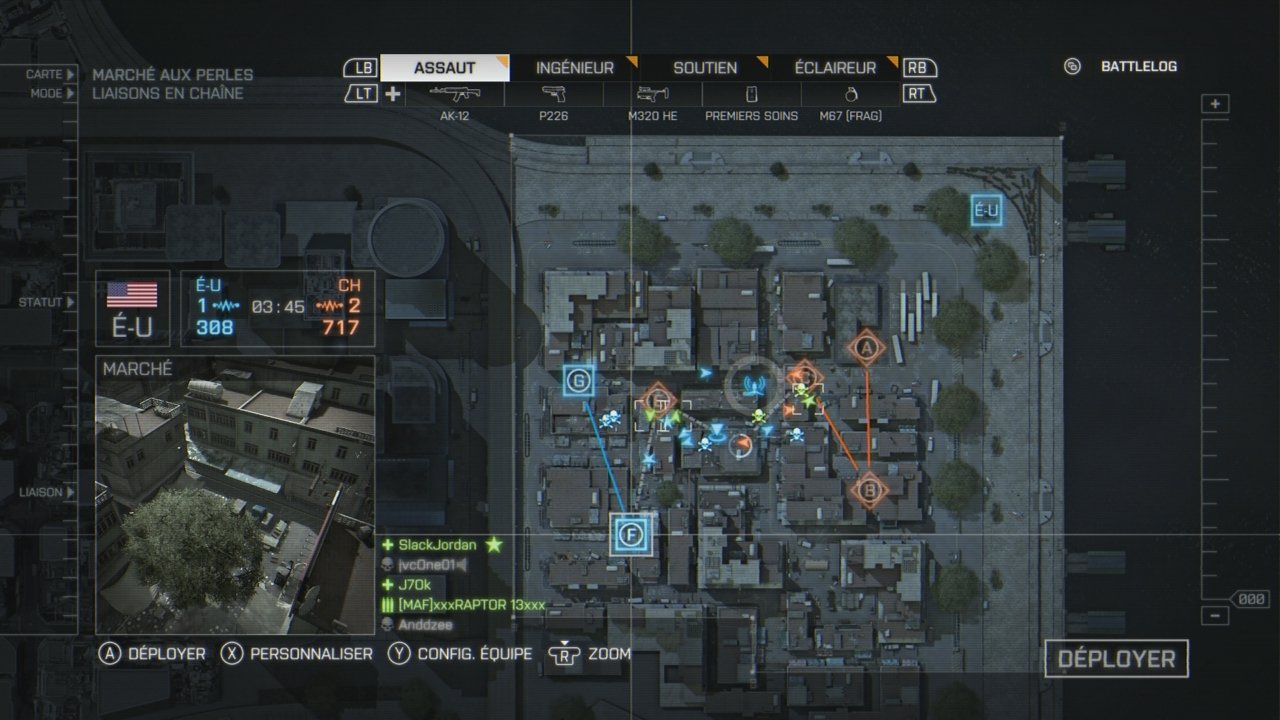Switch to the Assaut class tab
This screenshot has width=1280, height=720.
(x=445, y=68)
